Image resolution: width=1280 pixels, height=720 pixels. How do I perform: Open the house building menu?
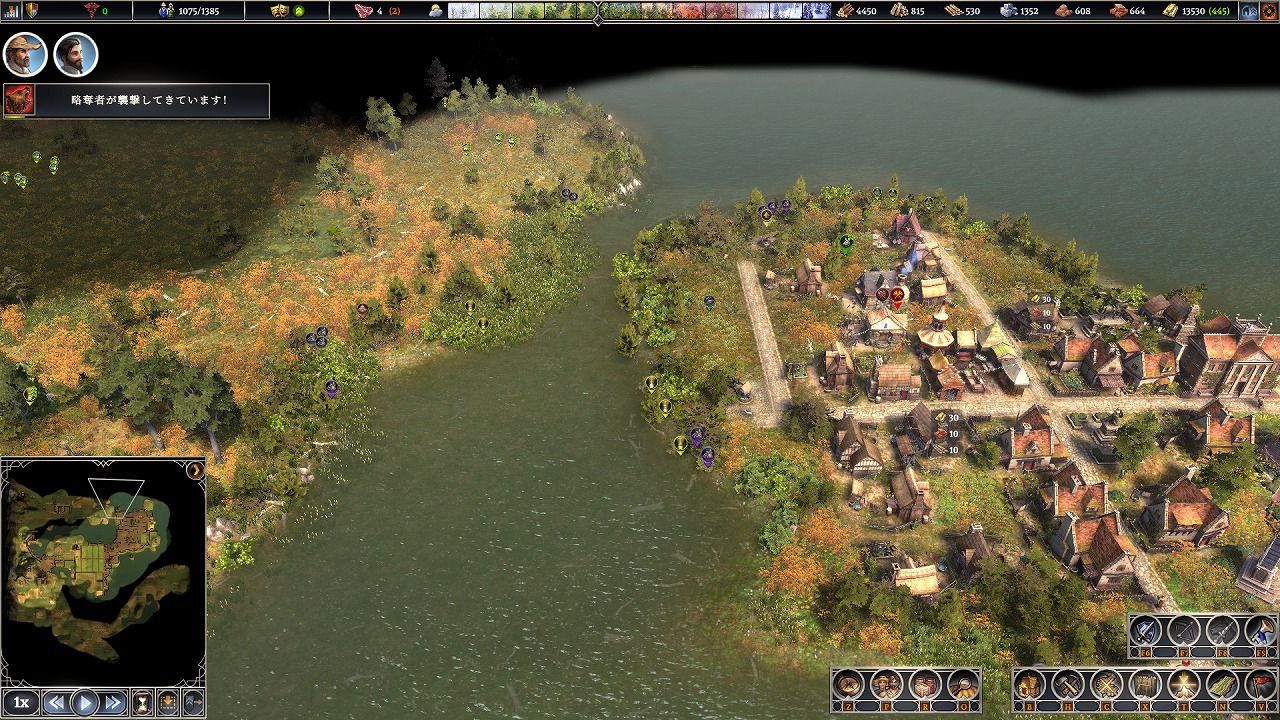[x=1030, y=685]
